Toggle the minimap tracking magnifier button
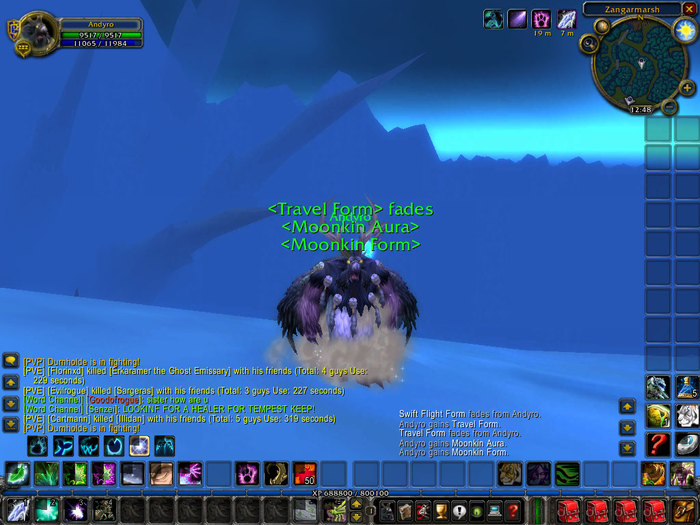Image resolution: width=700 pixels, height=525 pixels. click(x=589, y=43)
